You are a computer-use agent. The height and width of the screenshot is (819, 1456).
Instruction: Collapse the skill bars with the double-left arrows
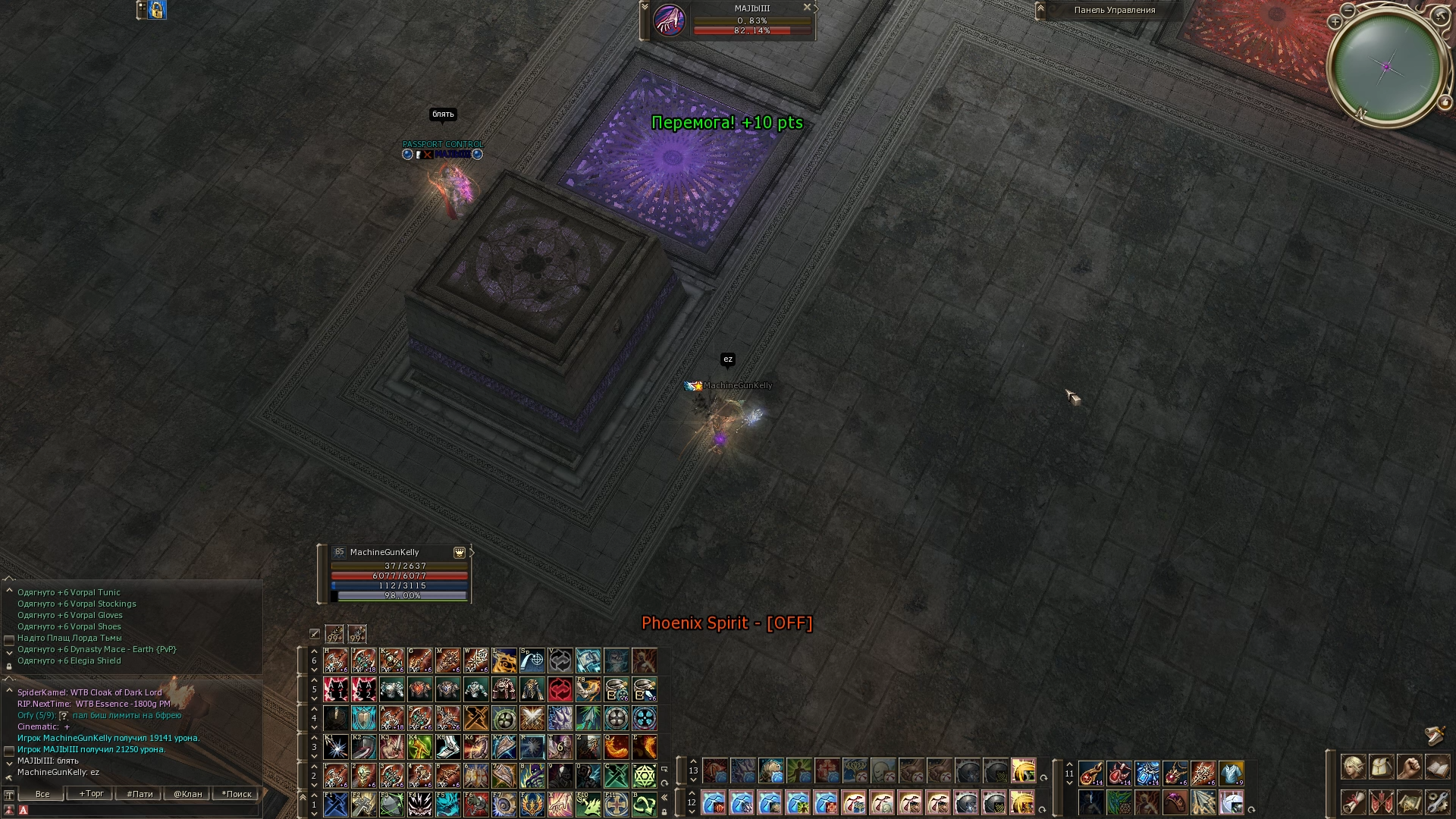[664, 797]
